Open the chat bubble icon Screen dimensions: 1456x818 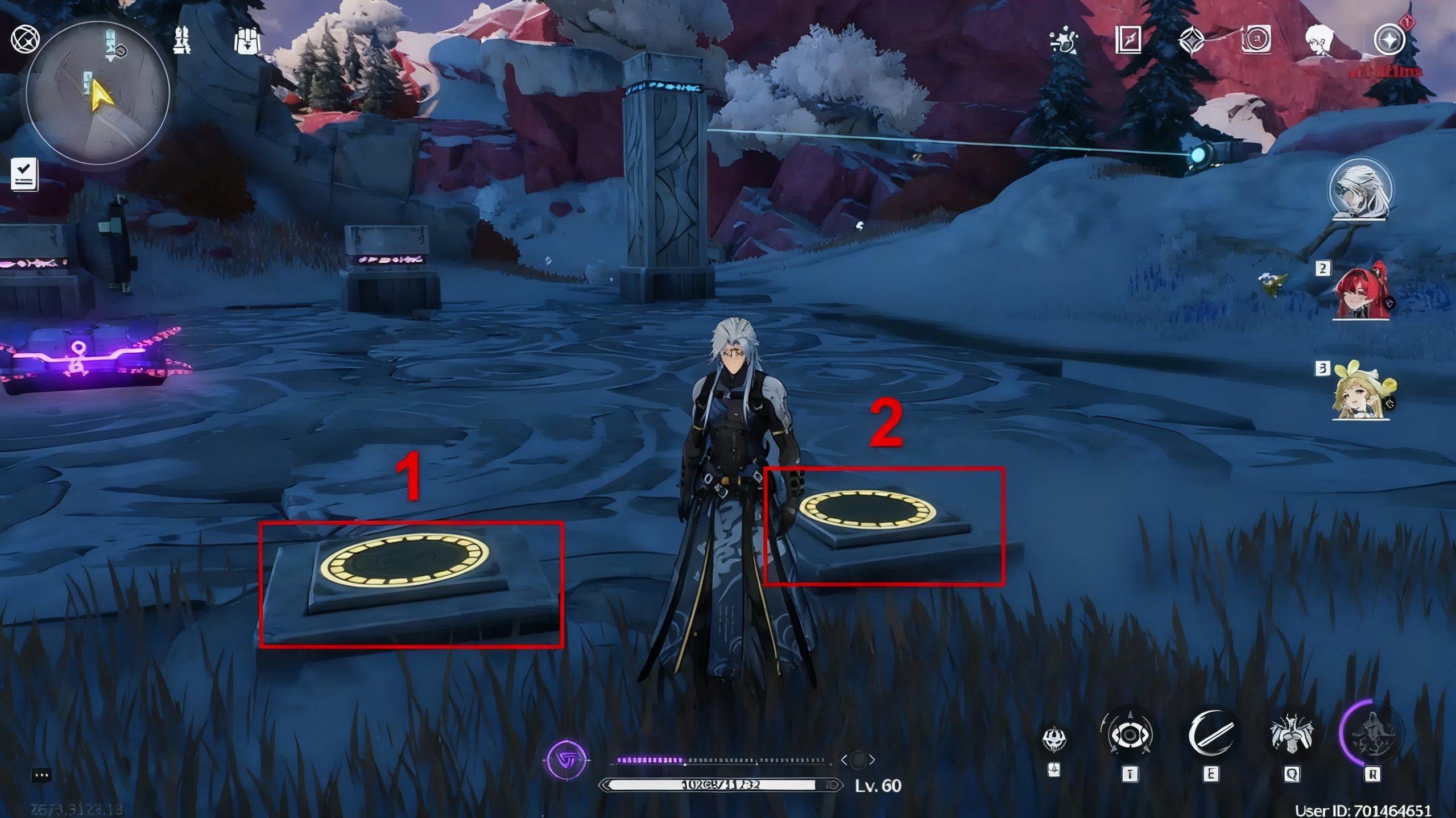(x=42, y=775)
